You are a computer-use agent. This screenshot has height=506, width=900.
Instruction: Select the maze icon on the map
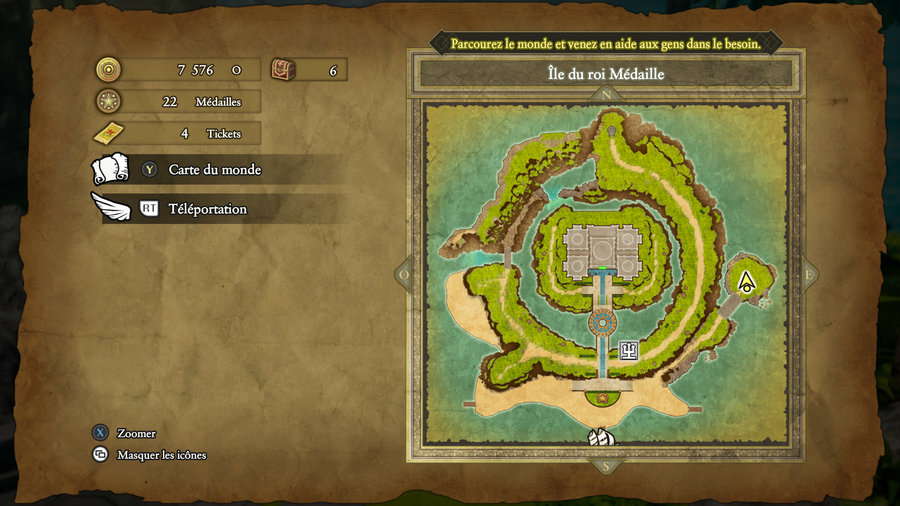pyautogui.click(x=629, y=349)
